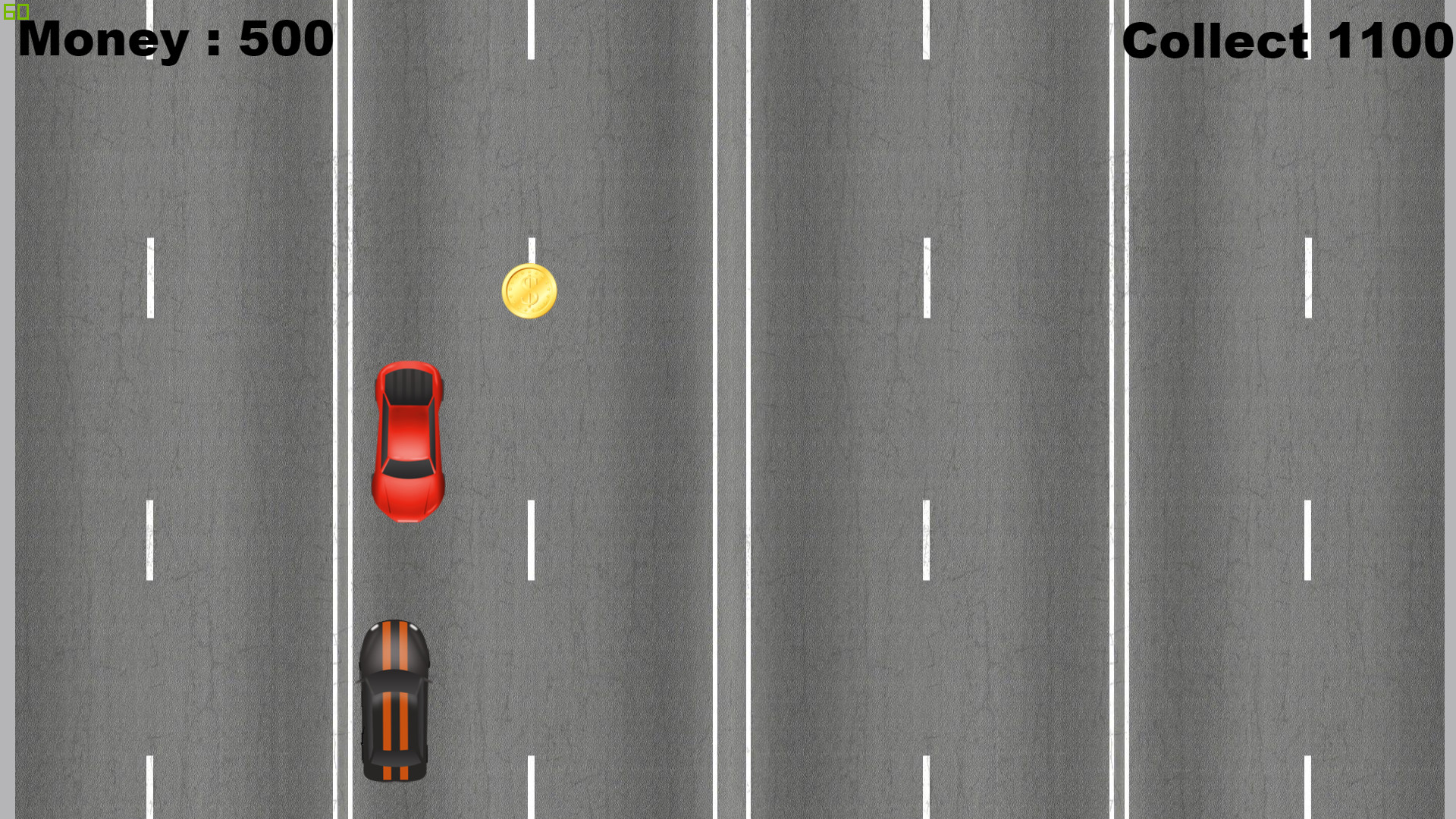Click the Money : 500 score display
The height and width of the screenshot is (819, 1456).
(x=173, y=39)
